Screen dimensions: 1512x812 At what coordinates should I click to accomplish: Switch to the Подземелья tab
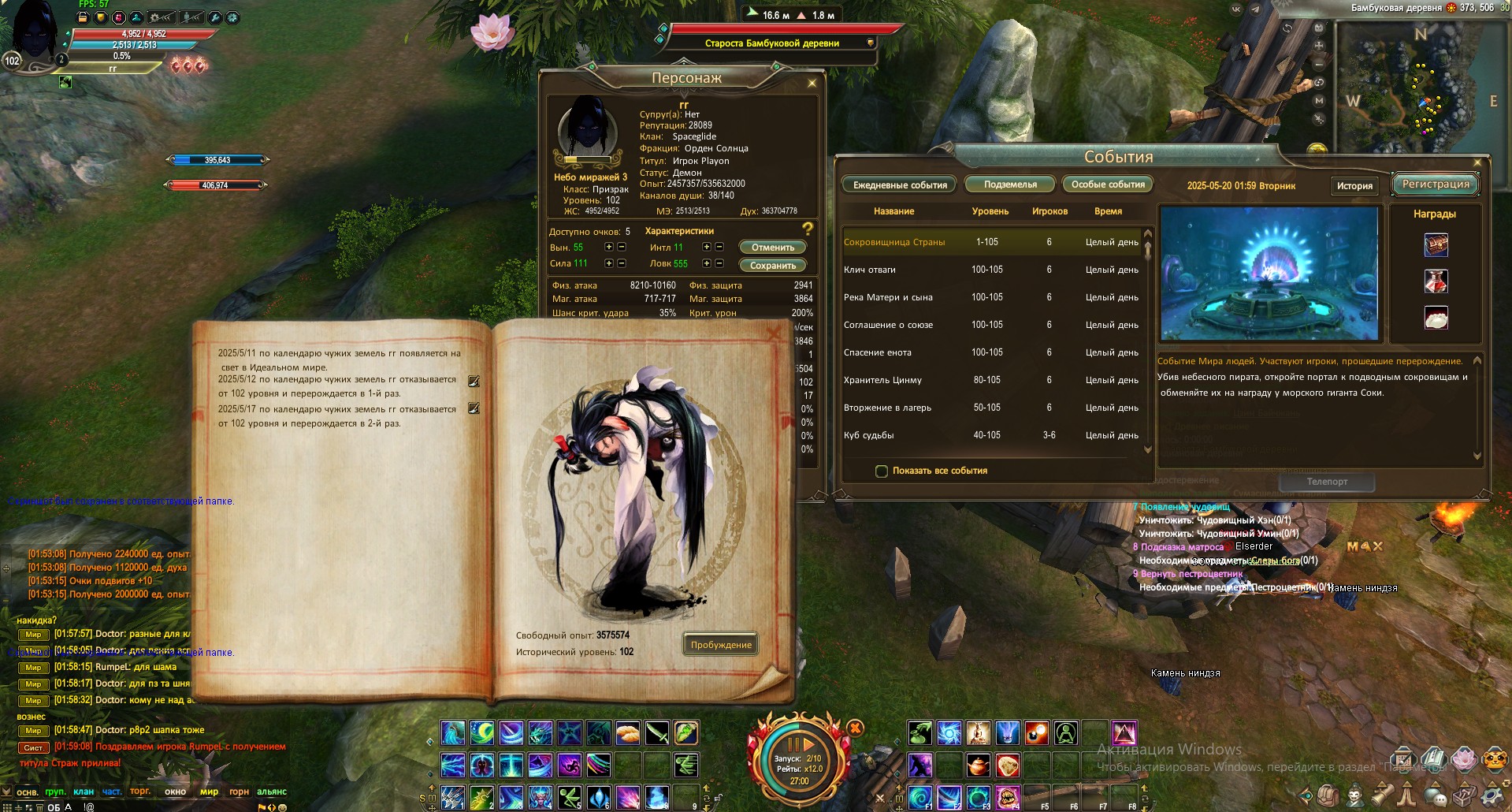(x=1010, y=184)
